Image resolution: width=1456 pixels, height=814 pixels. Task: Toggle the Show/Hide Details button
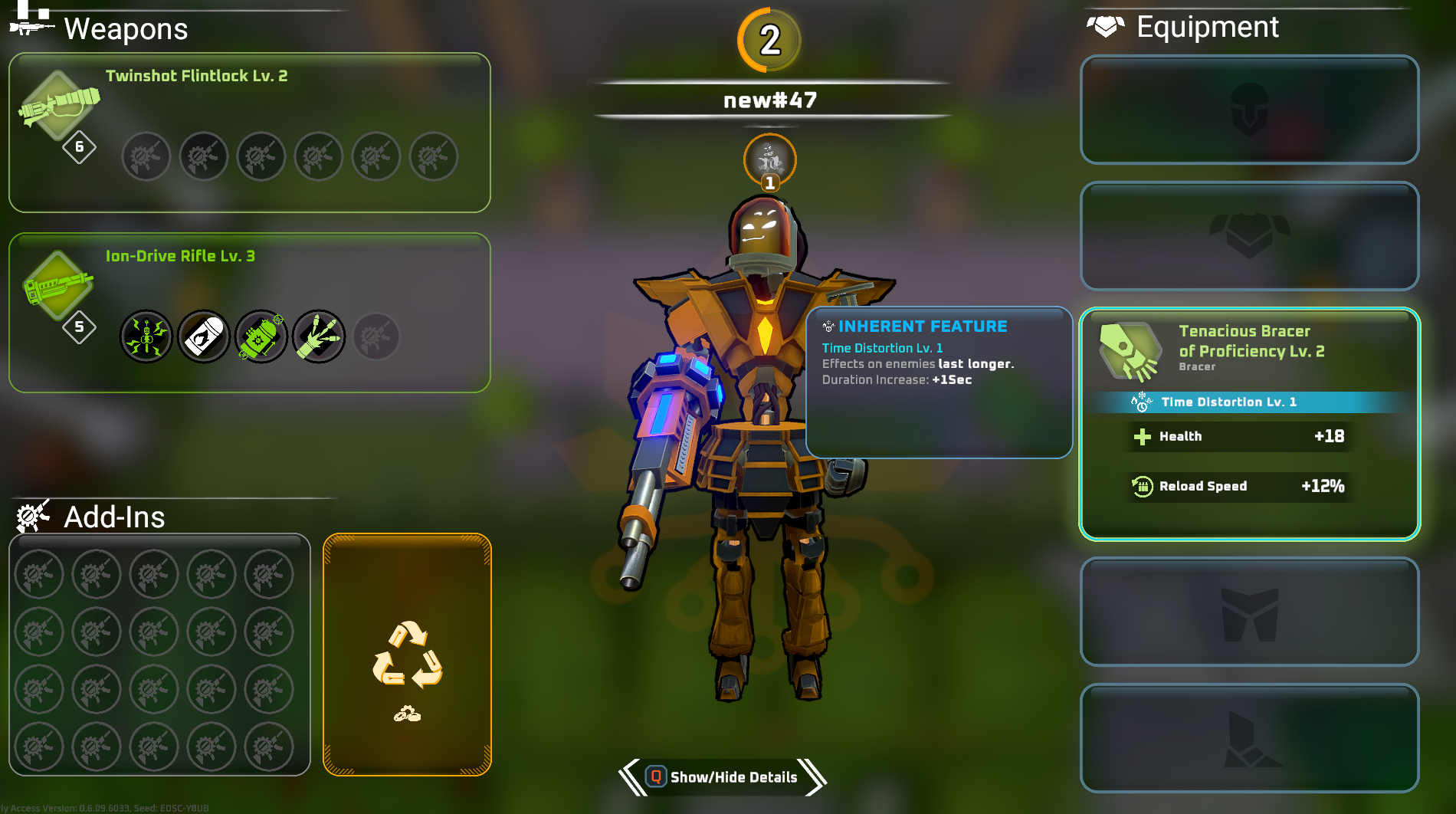[x=722, y=777]
